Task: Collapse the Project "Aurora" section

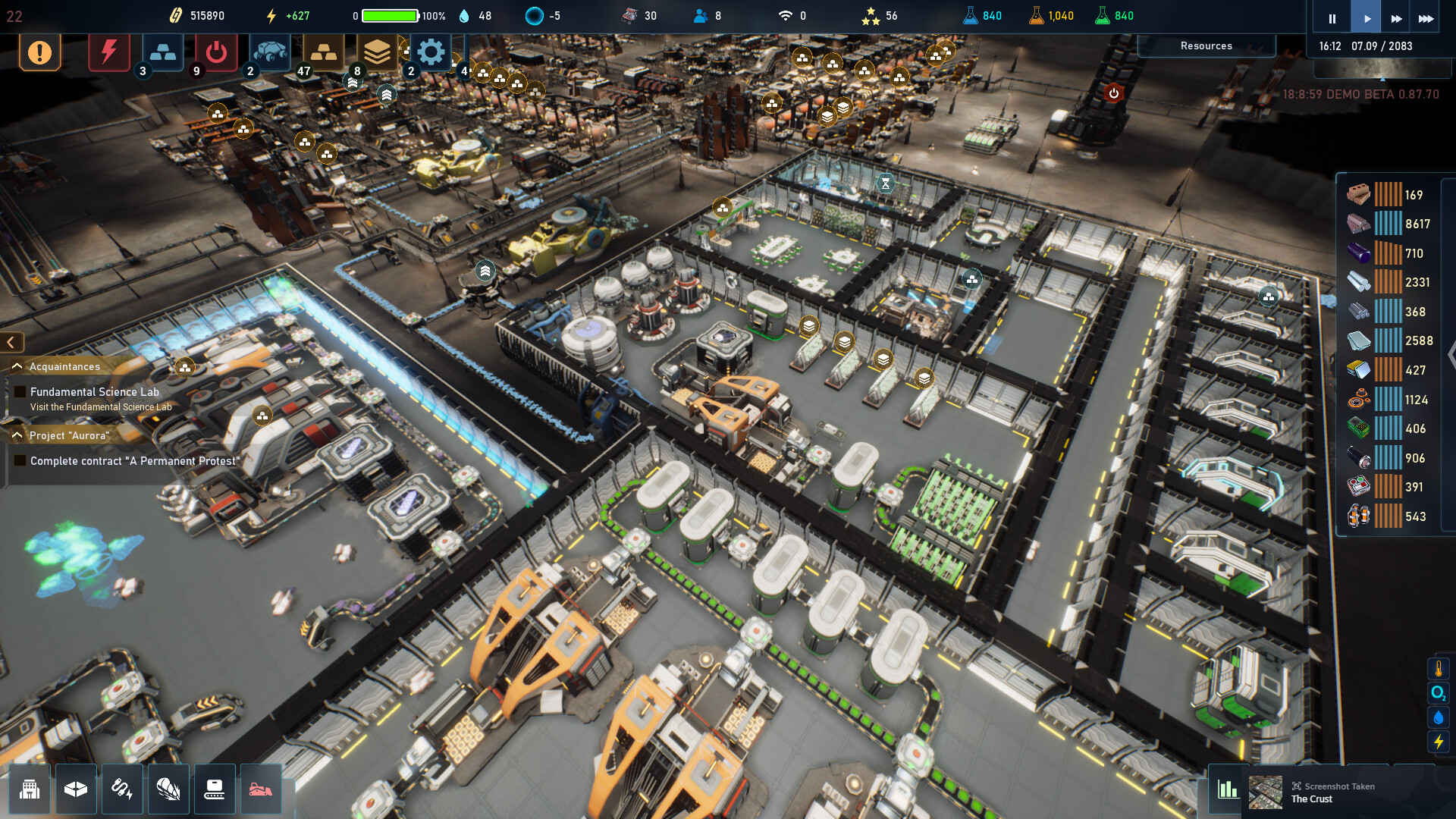Action: (17, 435)
